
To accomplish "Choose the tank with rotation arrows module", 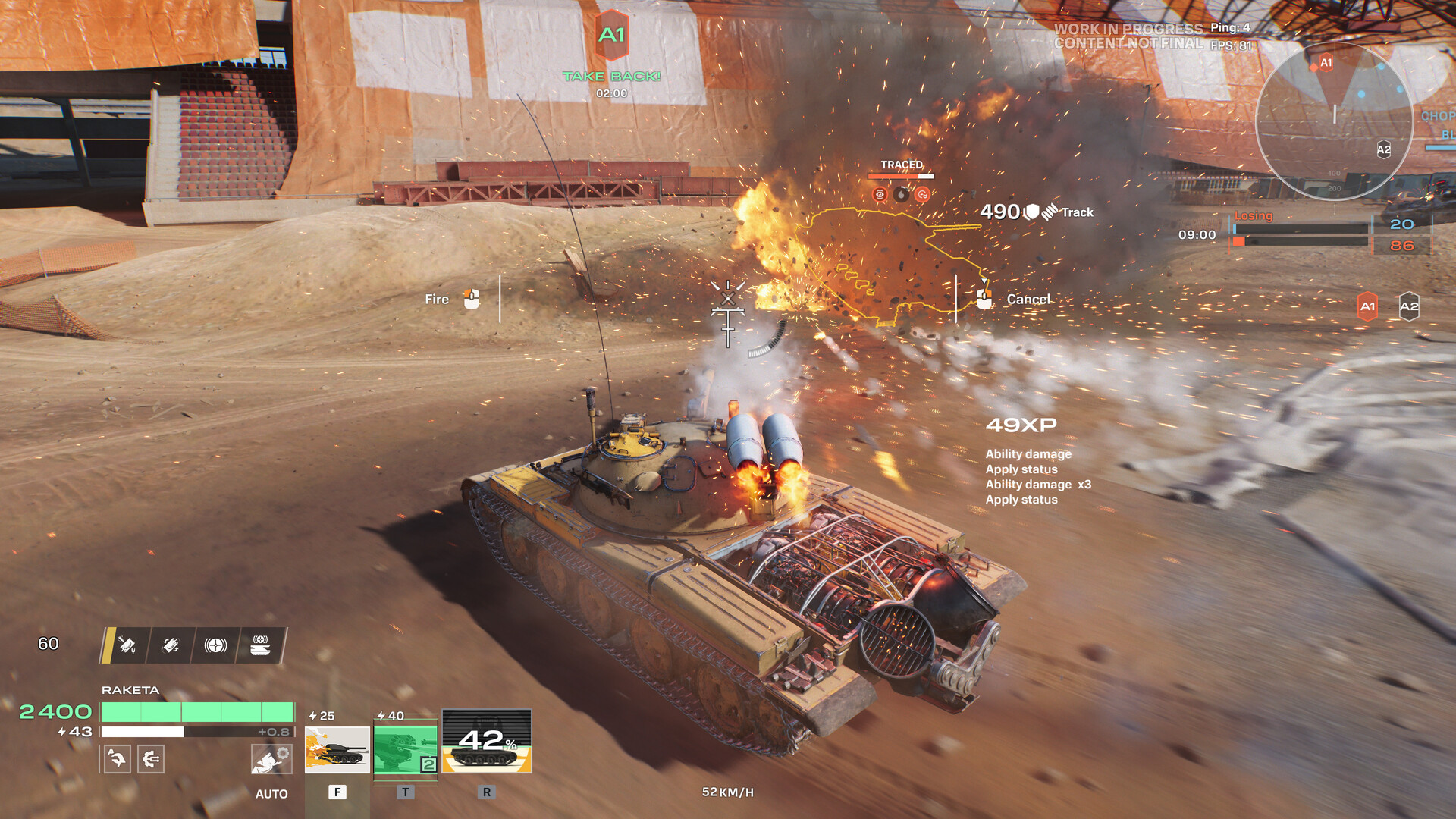I will coord(171,645).
